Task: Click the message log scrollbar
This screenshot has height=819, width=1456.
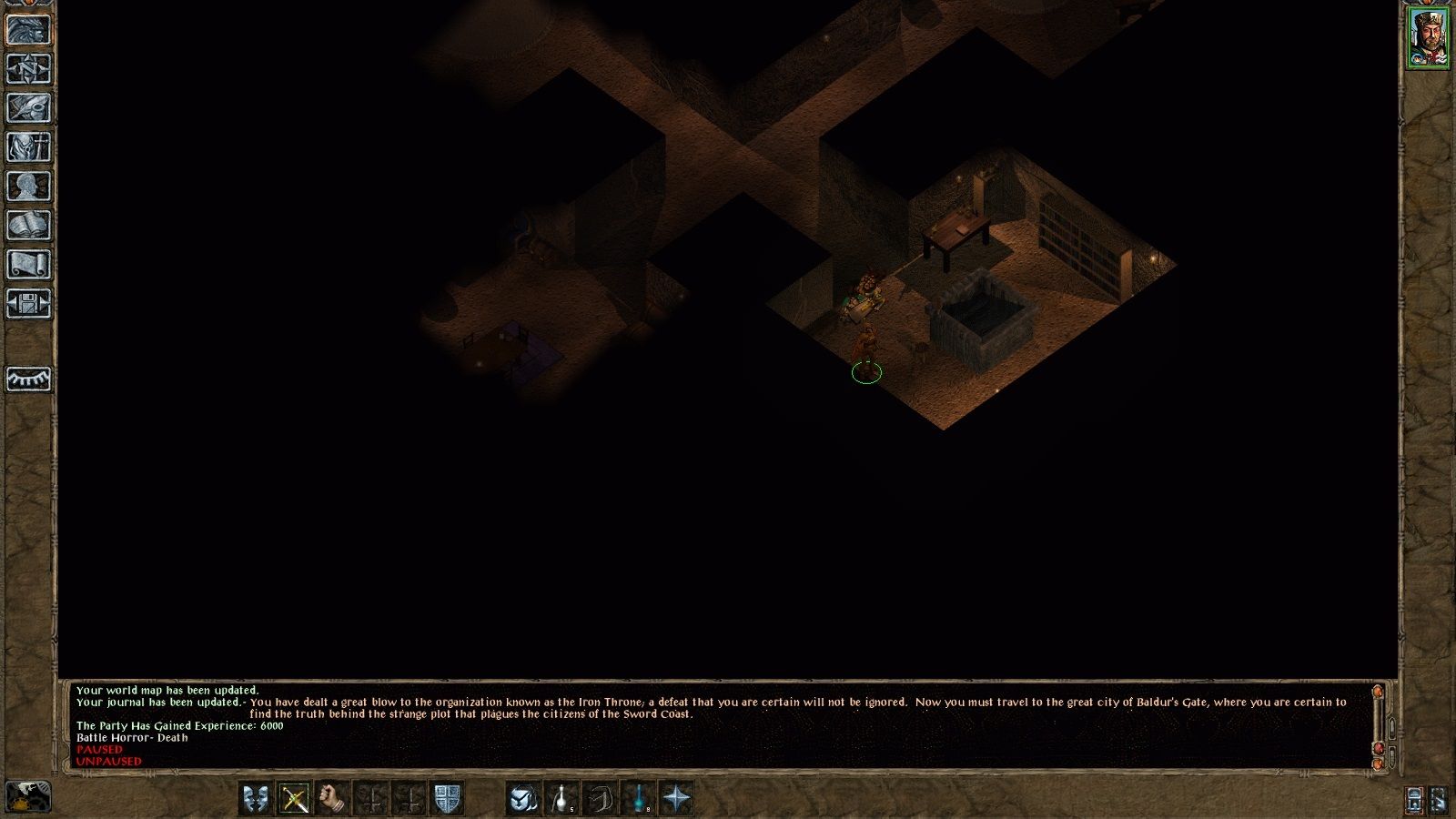Action: click(x=1379, y=725)
